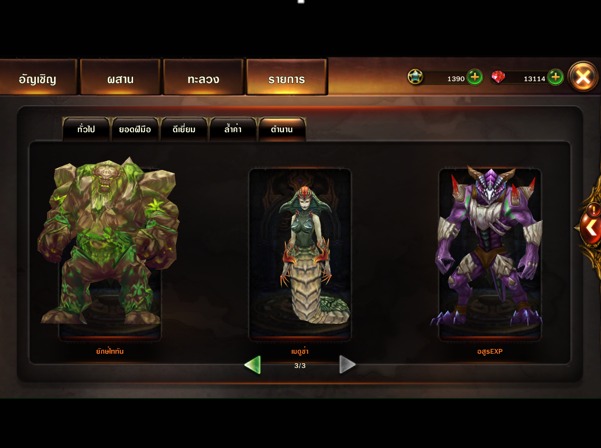Open the ผสาน tab
This screenshot has height=448, width=601.
click(x=120, y=78)
